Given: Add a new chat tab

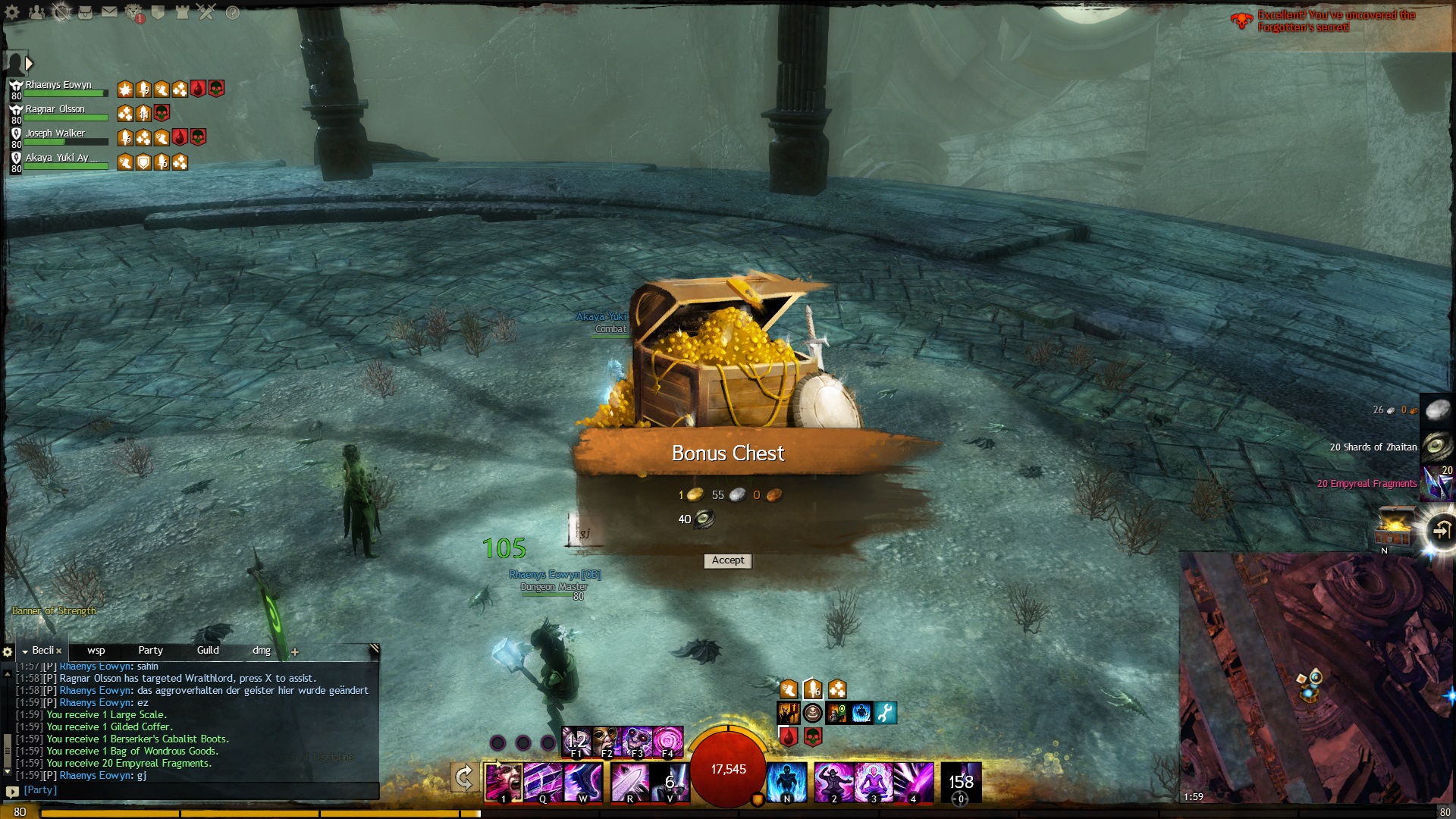Looking at the screenshot, I should (x=295, y=651).
